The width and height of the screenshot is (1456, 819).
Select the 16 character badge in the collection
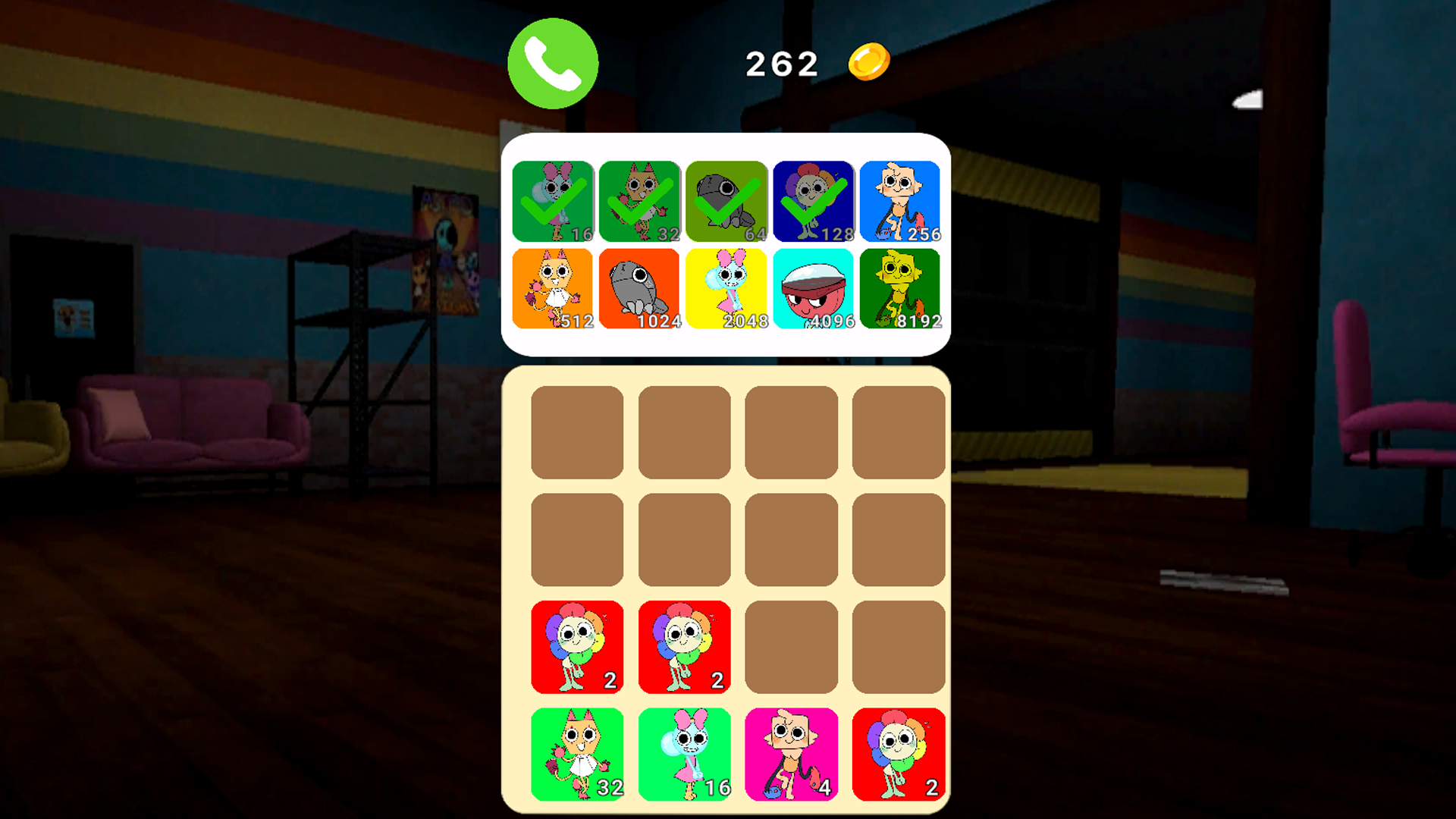[552, 201]
